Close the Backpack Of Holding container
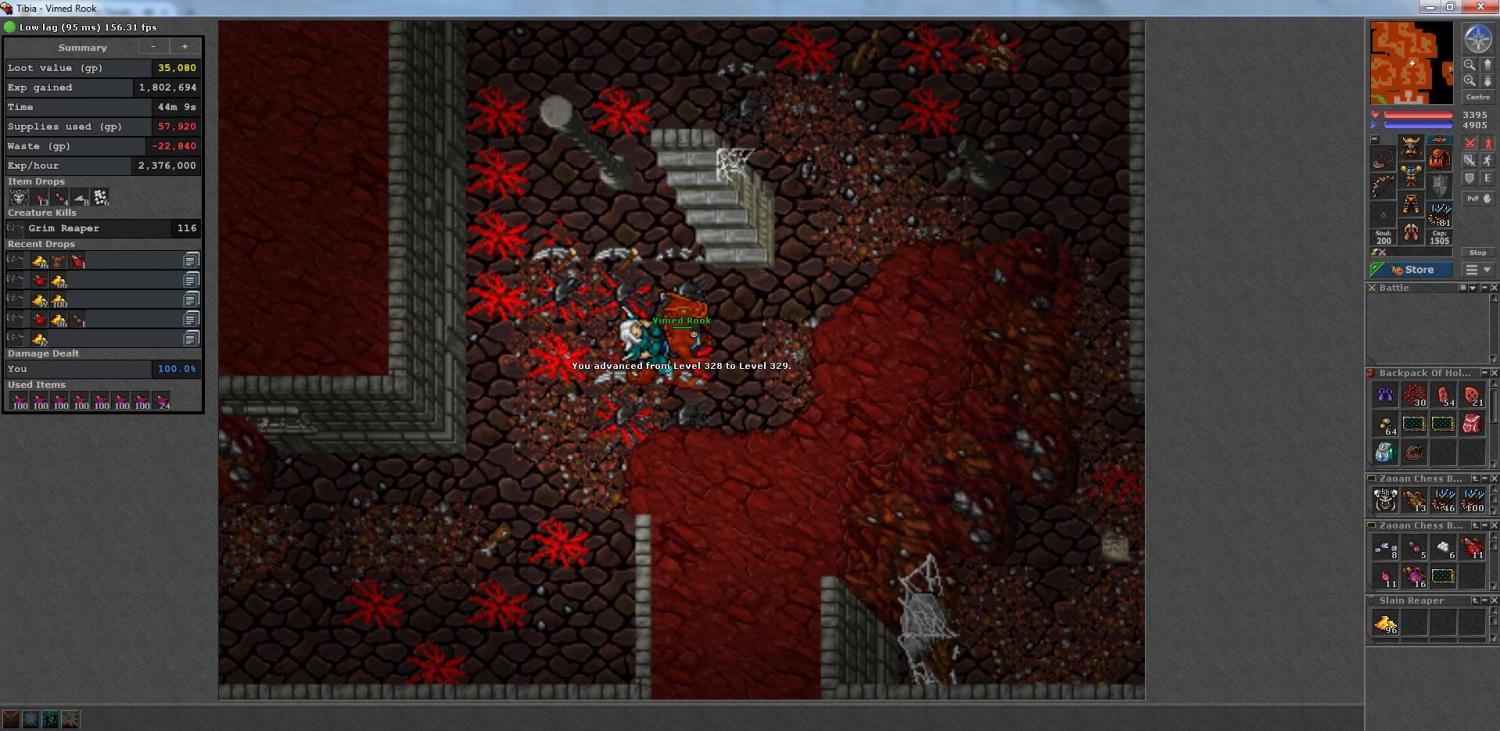Image resolution: width=1500 pixels, height=731 pixels. point(1494,373)
